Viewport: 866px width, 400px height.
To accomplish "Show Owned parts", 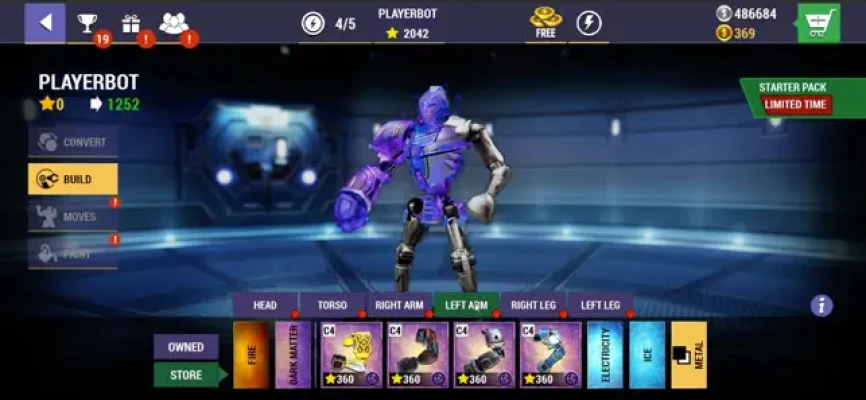I will (x=186, y=347).
